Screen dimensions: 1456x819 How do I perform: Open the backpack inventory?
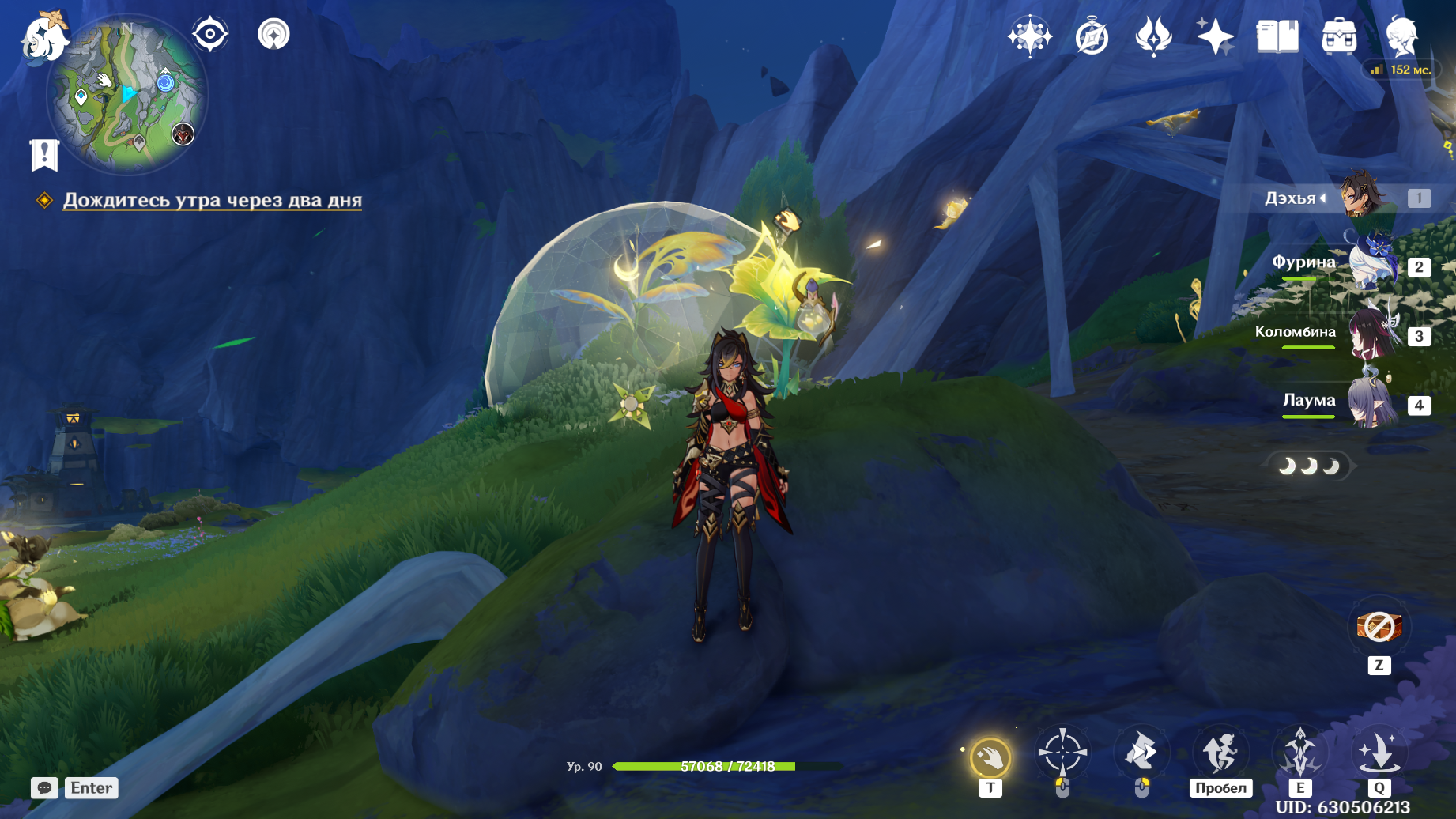click(1339, 37)
